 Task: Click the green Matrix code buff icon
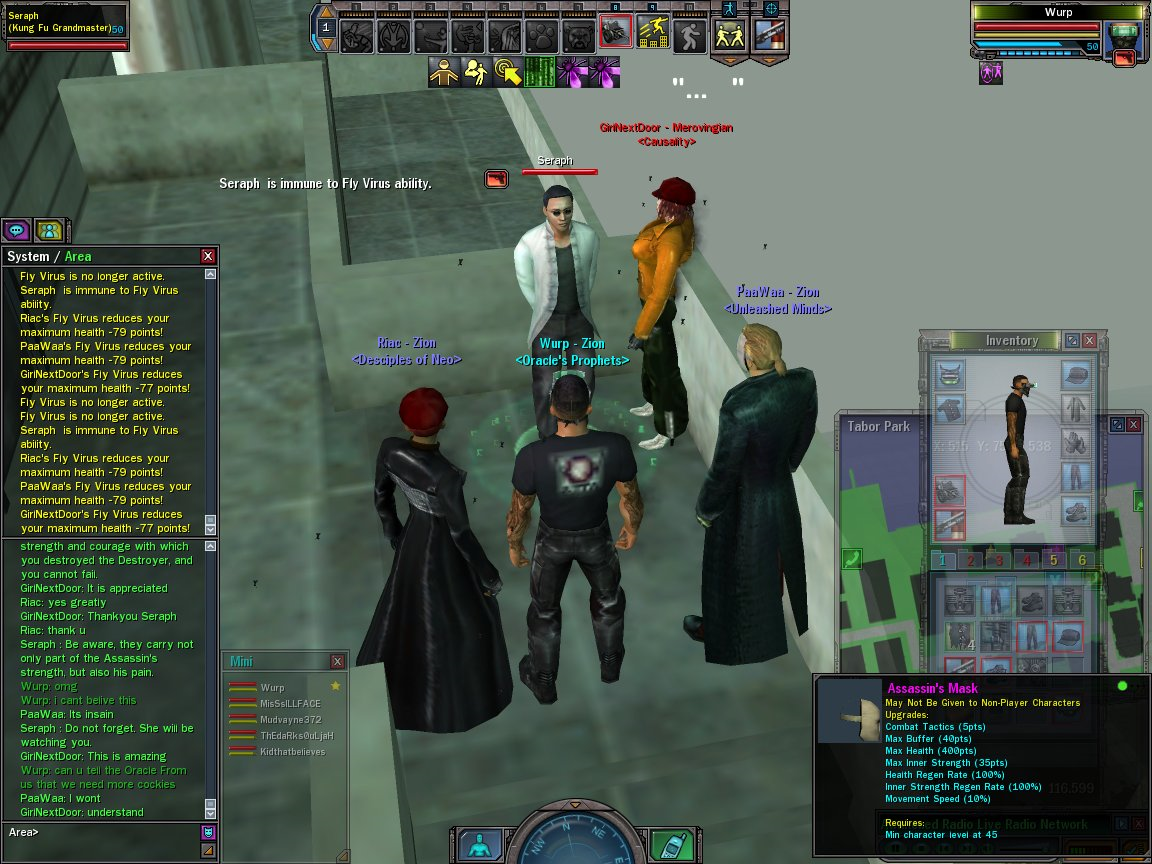coord(540,72)
